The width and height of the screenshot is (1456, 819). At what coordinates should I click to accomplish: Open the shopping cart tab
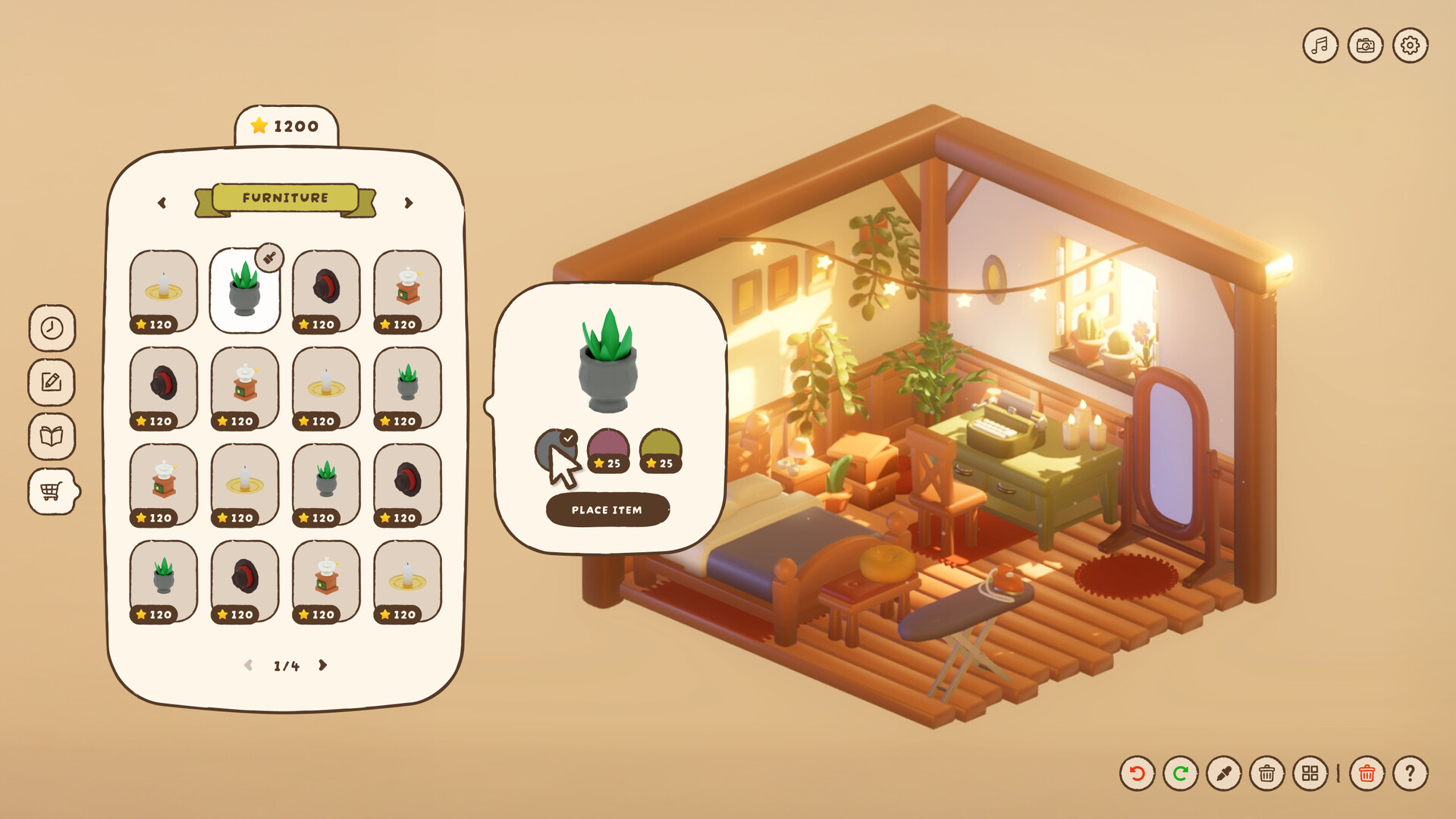point(52,491)
